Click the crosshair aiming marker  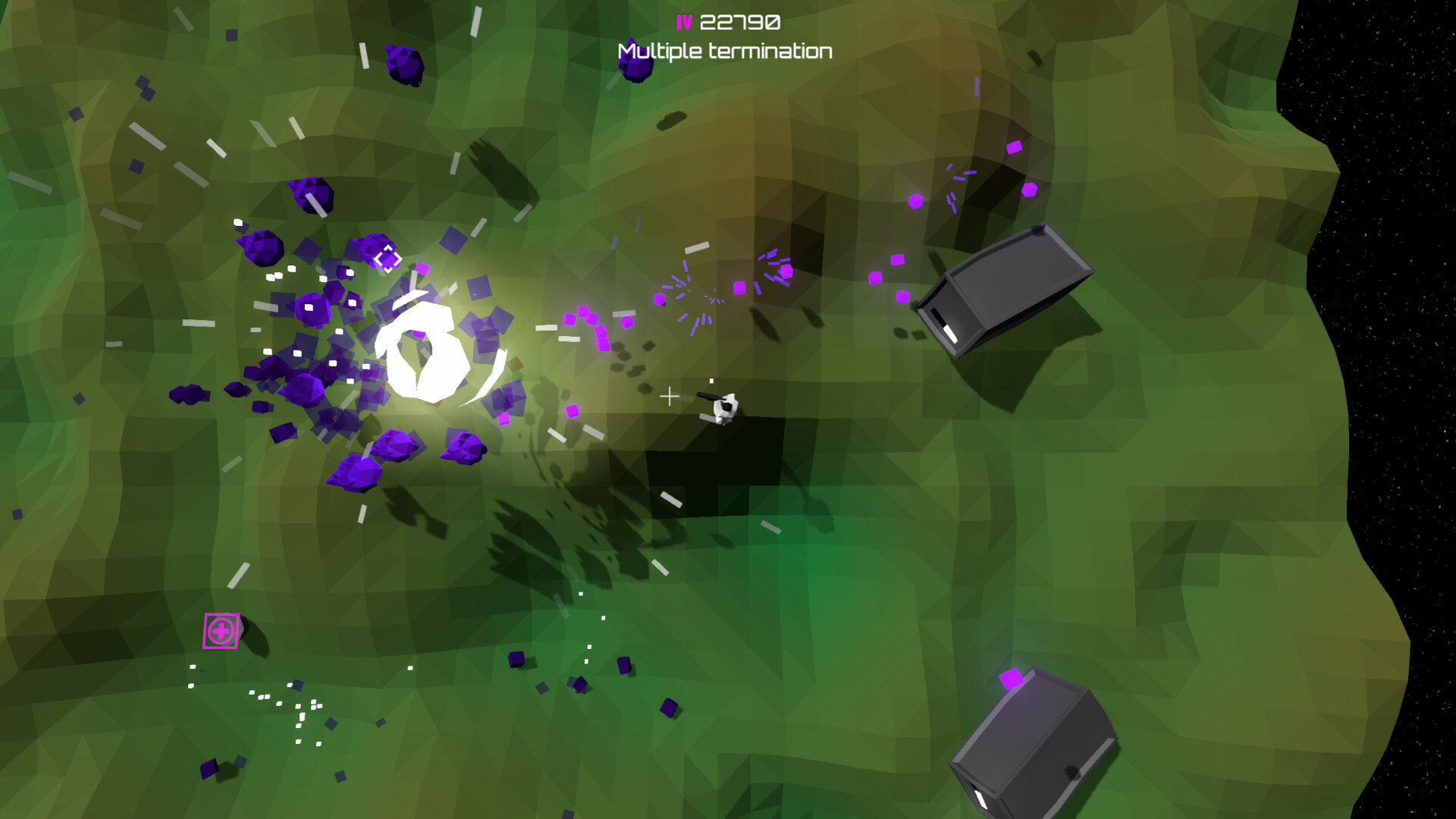tap(670, 395)
